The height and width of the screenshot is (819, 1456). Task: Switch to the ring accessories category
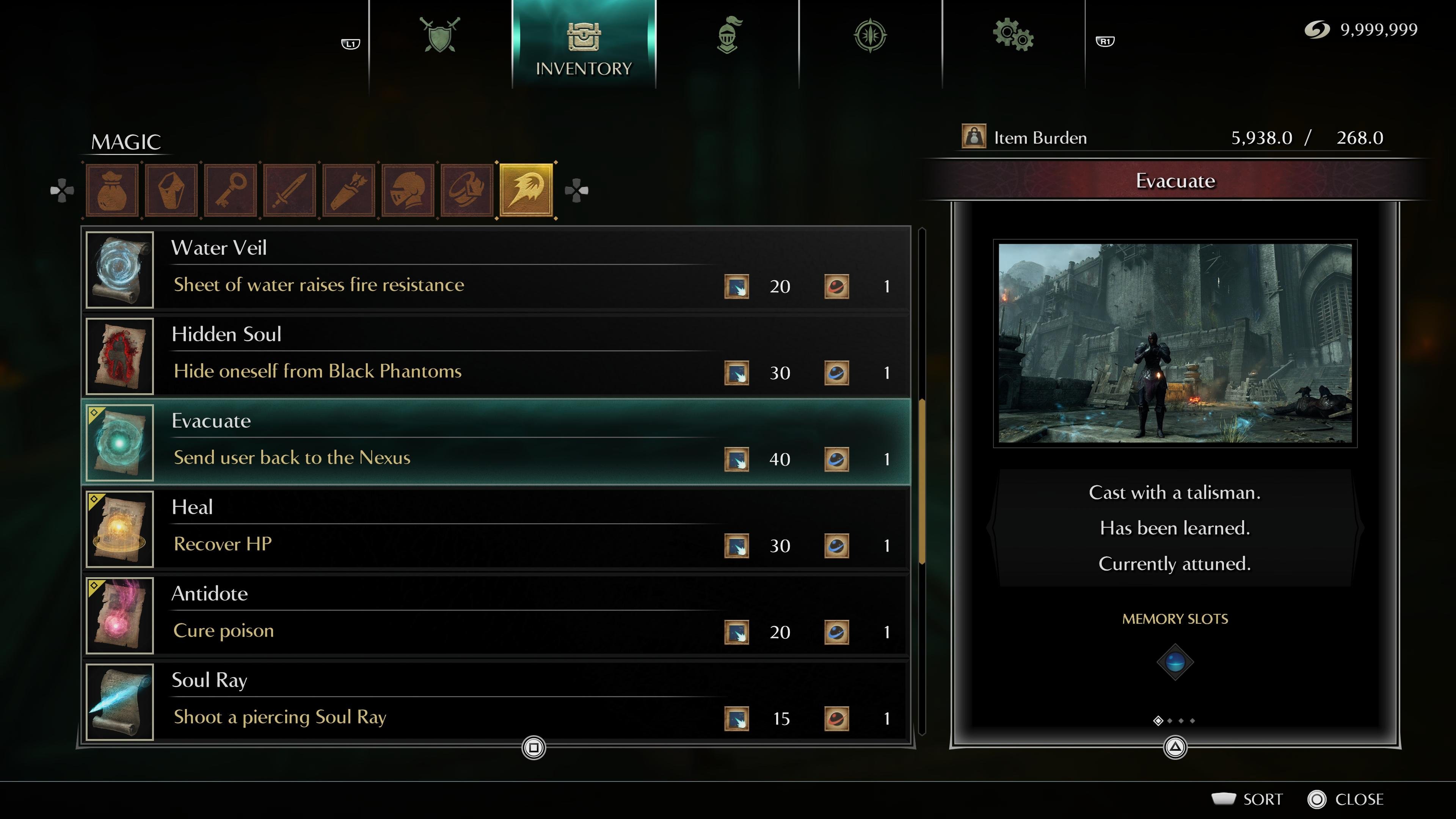pos(467,190)
